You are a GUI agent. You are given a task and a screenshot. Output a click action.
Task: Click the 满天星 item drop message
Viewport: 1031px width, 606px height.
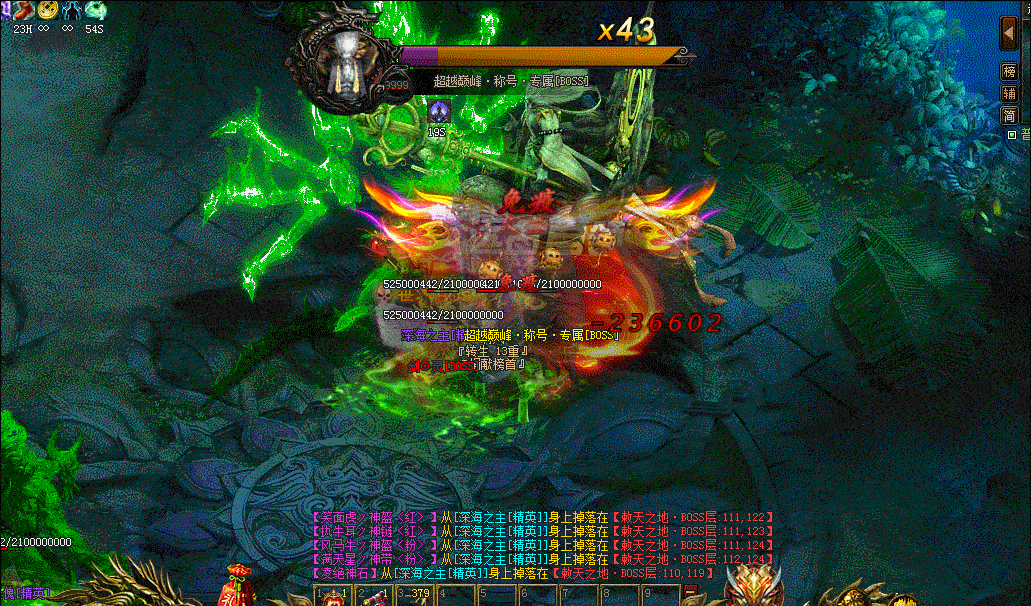(x=372, y=559)
